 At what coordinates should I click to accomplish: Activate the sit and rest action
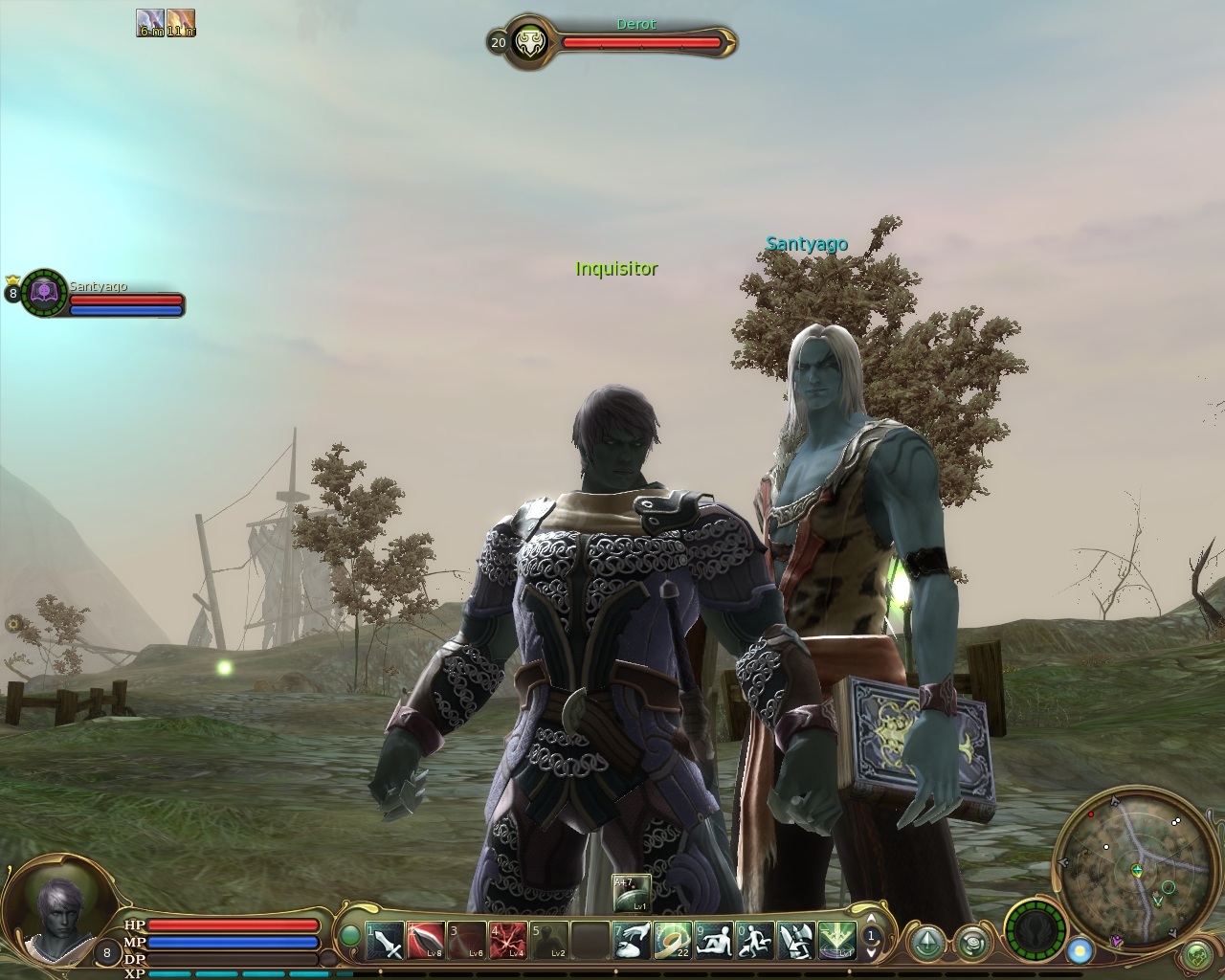[713, 941]
